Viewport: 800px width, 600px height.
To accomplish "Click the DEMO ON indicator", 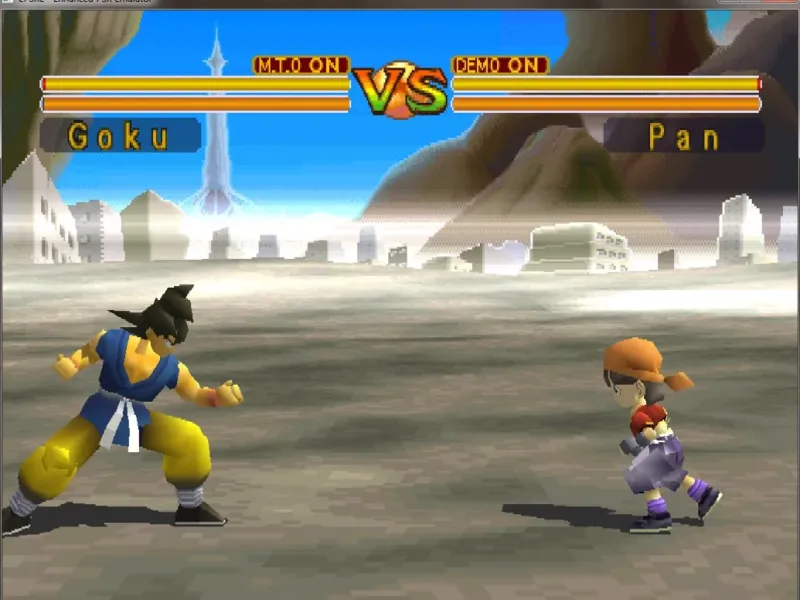I will click(500, 65).
